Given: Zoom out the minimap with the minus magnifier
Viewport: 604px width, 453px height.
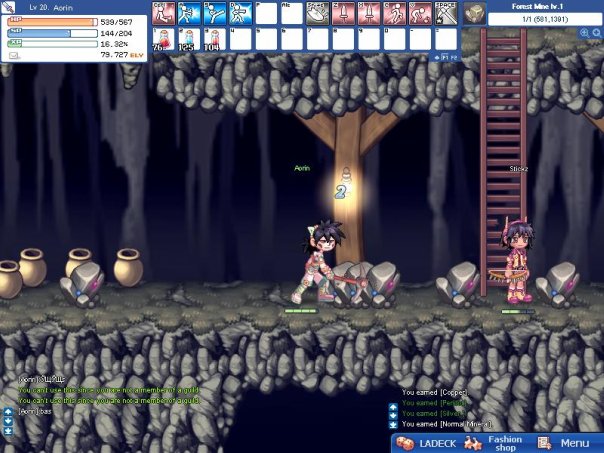Looking at the screenshot, I should (x=596, y=33).
